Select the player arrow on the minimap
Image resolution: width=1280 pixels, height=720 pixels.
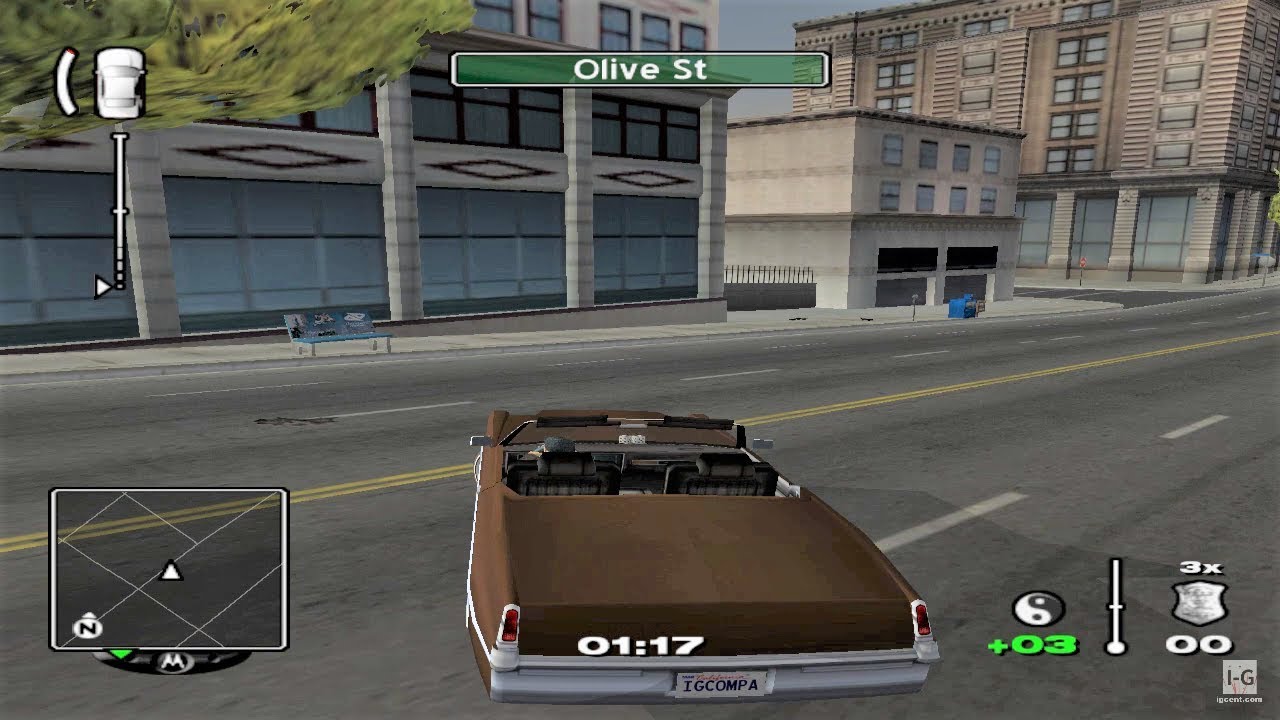tap(171, 571)
